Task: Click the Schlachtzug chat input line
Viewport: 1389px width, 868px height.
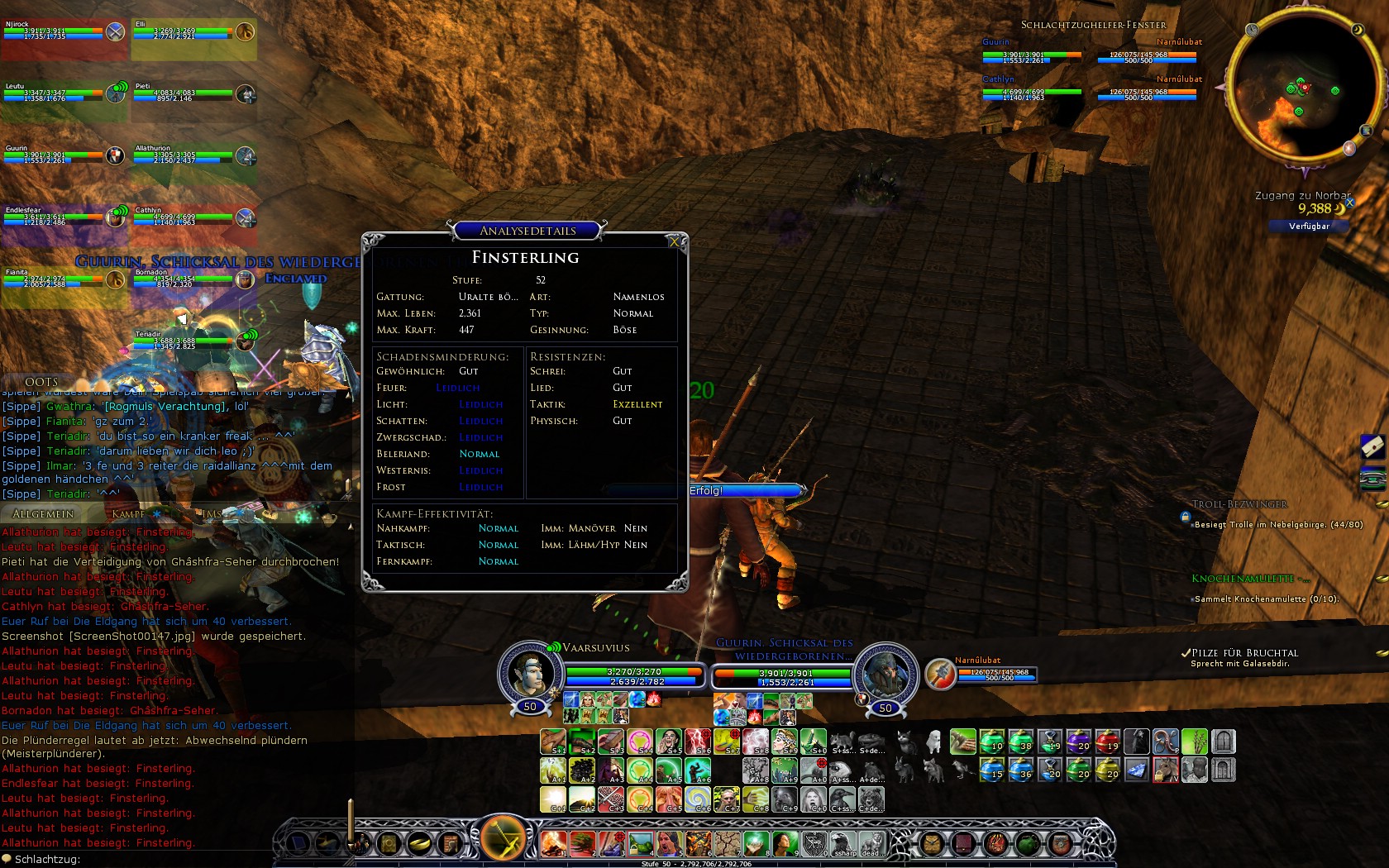Action: click(x=165, y=859)
